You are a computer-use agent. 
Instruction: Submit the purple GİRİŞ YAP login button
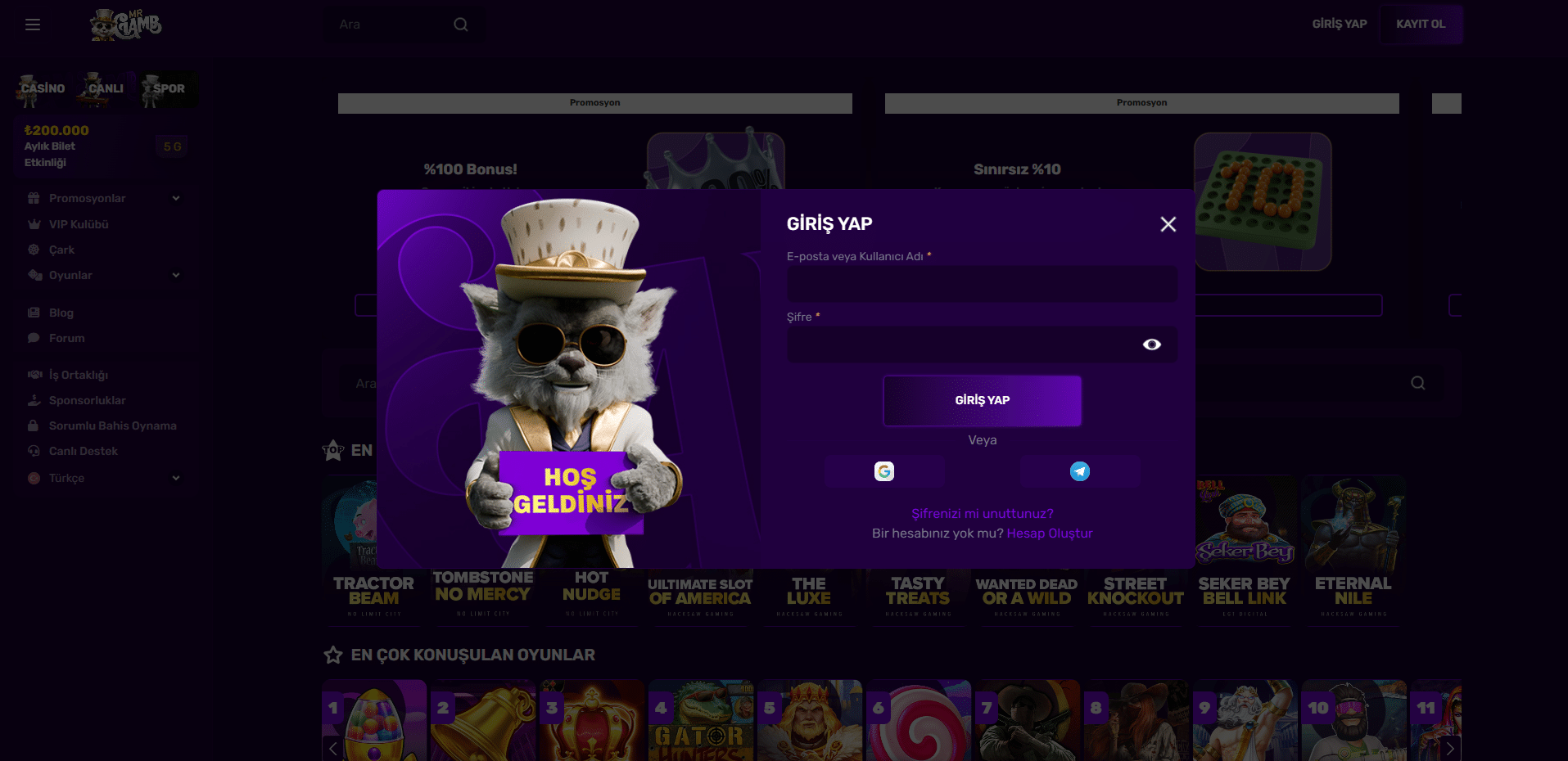(x=982, y=400)
